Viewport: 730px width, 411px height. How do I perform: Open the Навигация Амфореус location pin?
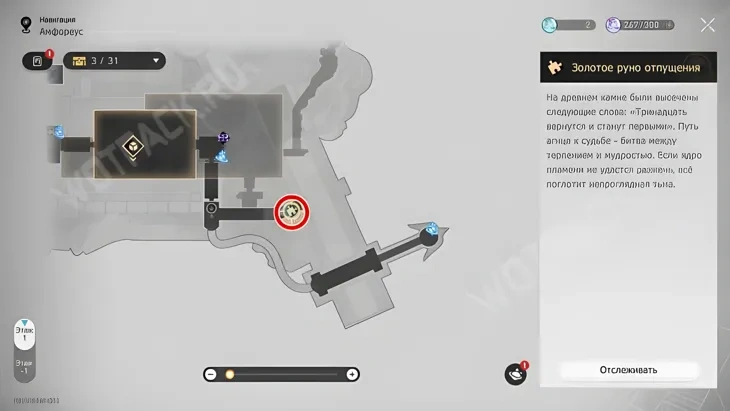coord(26,26)
